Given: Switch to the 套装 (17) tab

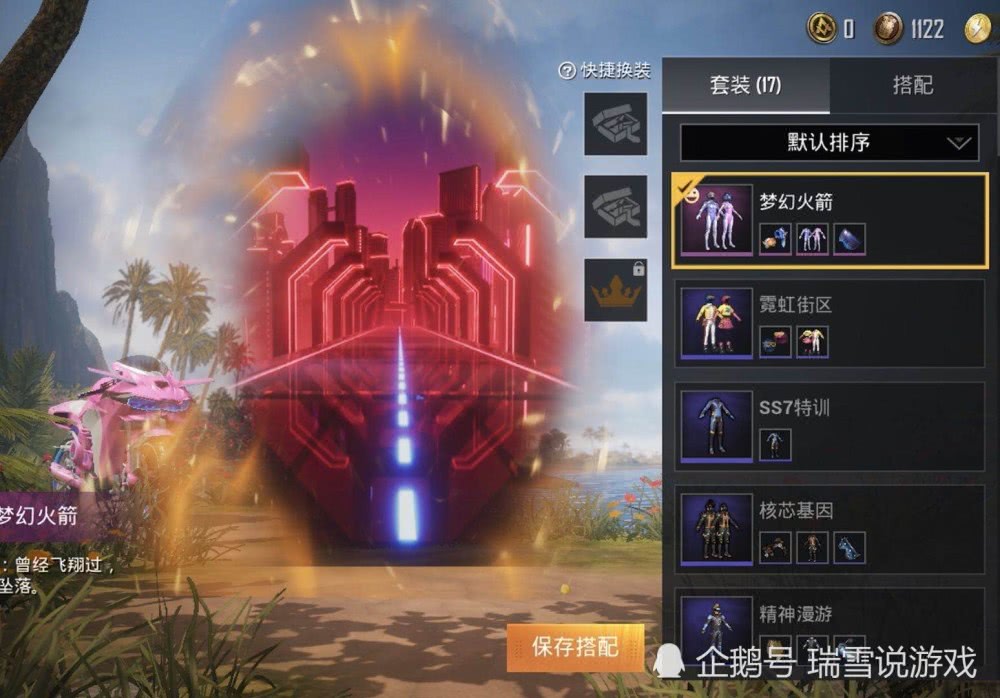Looking at the screenshot, I should (745, 86).
